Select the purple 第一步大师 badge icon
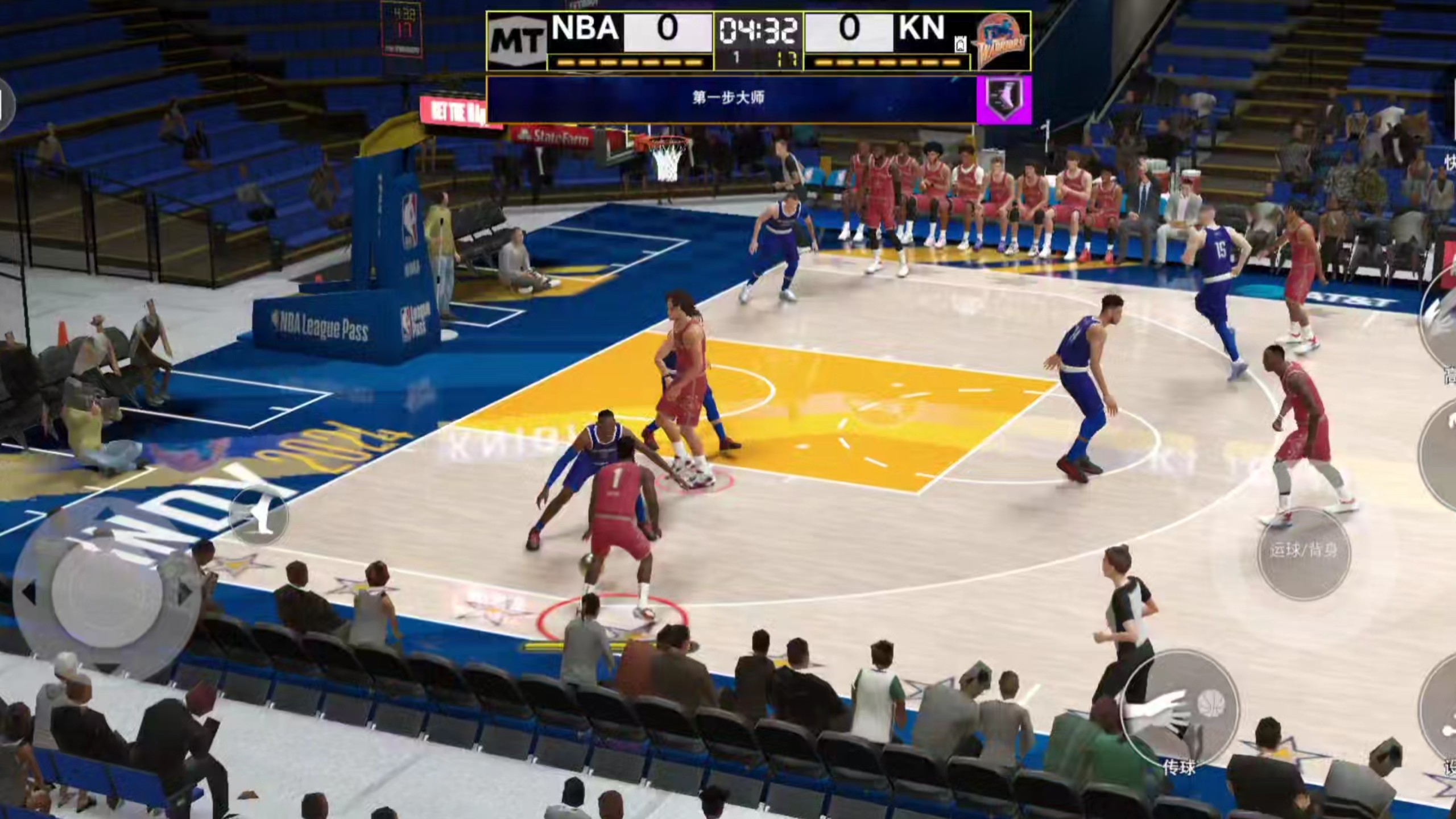Viewport: 1456px width, 819px height. click(1004, 100)
